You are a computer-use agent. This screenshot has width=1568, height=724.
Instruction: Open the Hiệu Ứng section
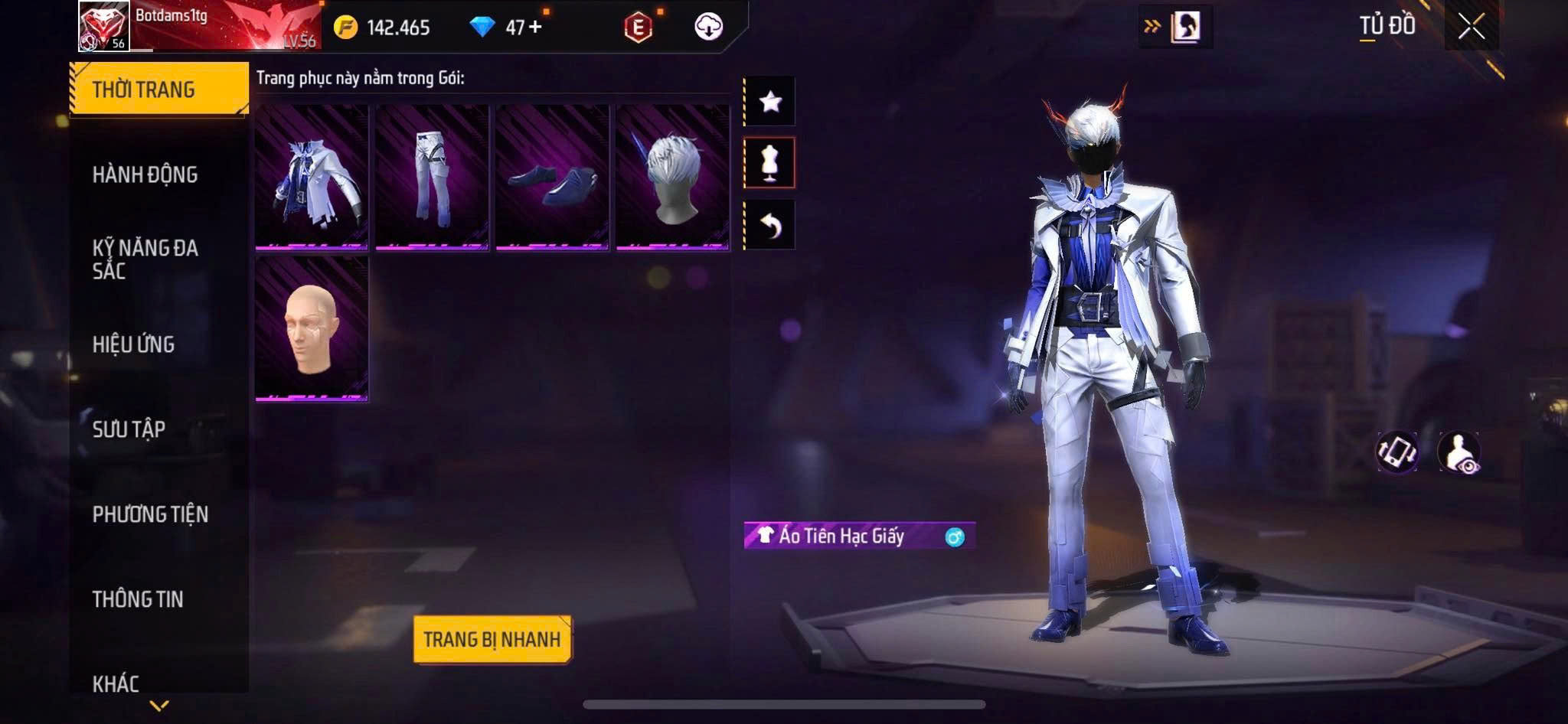click(x=134, y=344)
